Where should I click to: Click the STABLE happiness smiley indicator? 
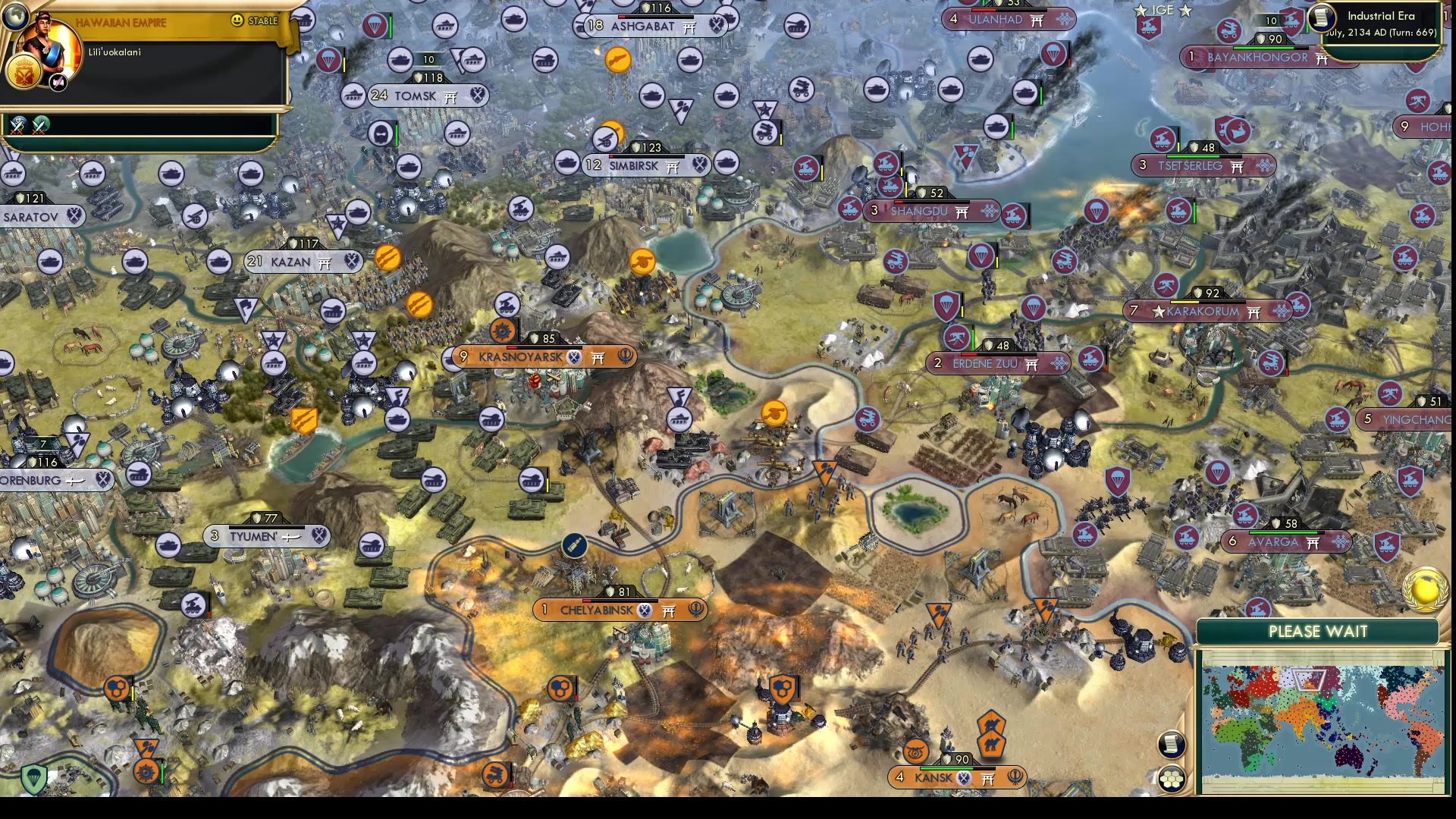click(x=237, y=20)
